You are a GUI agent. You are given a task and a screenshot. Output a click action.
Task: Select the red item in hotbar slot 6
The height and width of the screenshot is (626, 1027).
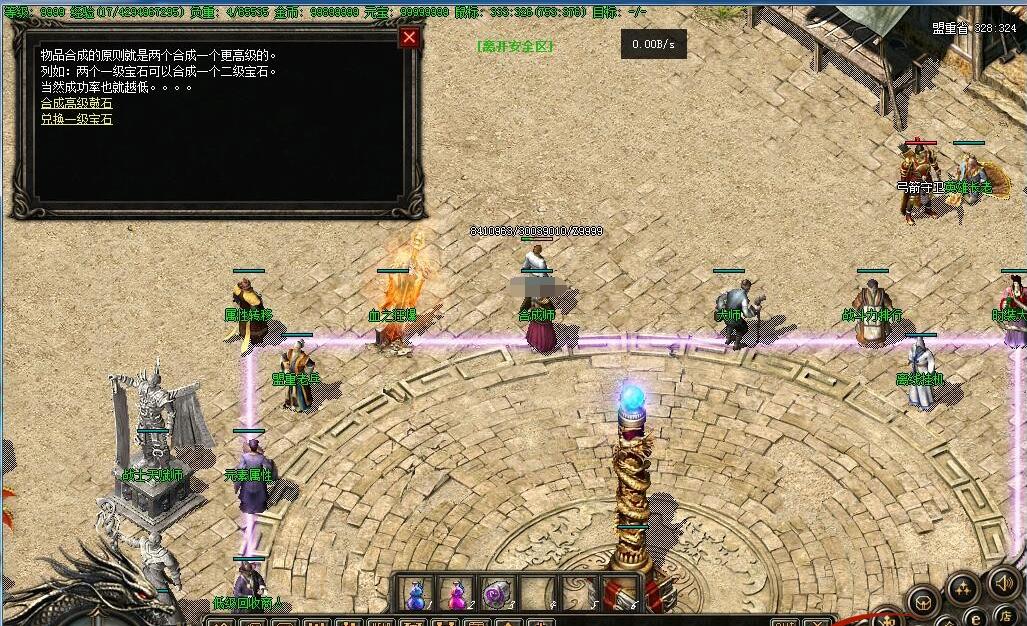618,594
